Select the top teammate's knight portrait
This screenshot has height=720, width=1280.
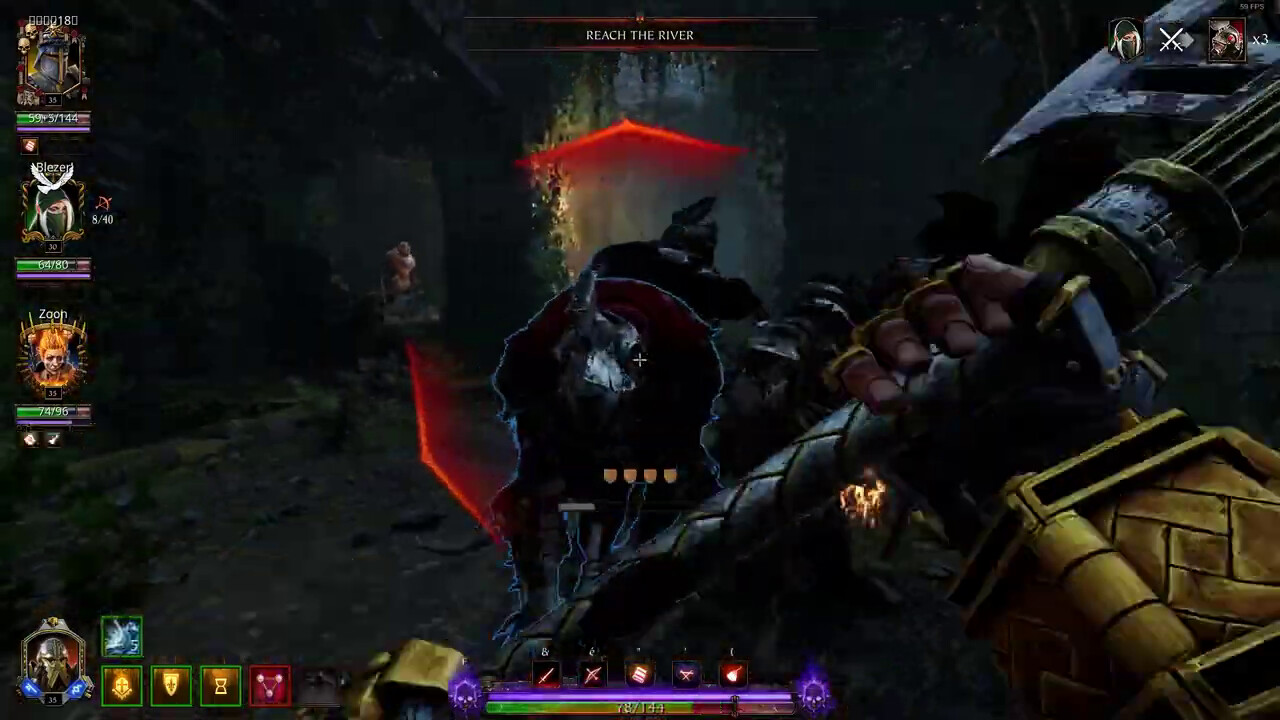[52, 65]
